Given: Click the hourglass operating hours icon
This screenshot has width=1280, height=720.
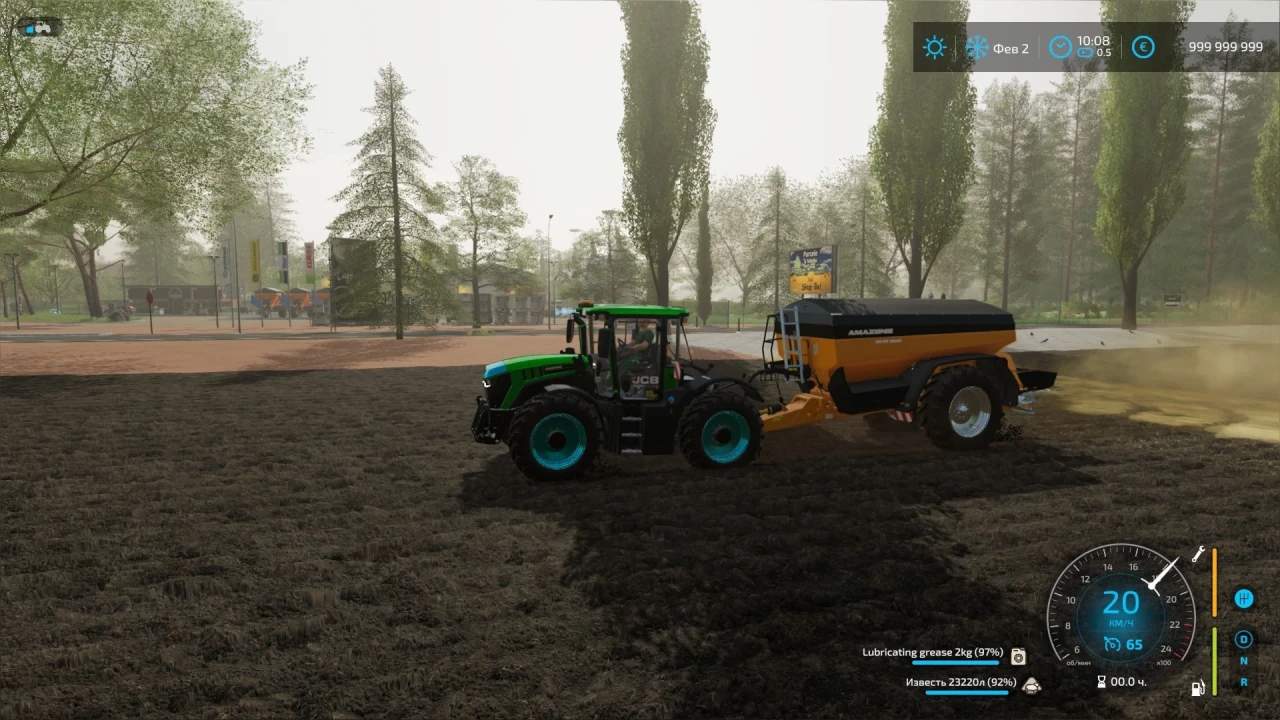Looking at the screenshot, I should 1102,681.
